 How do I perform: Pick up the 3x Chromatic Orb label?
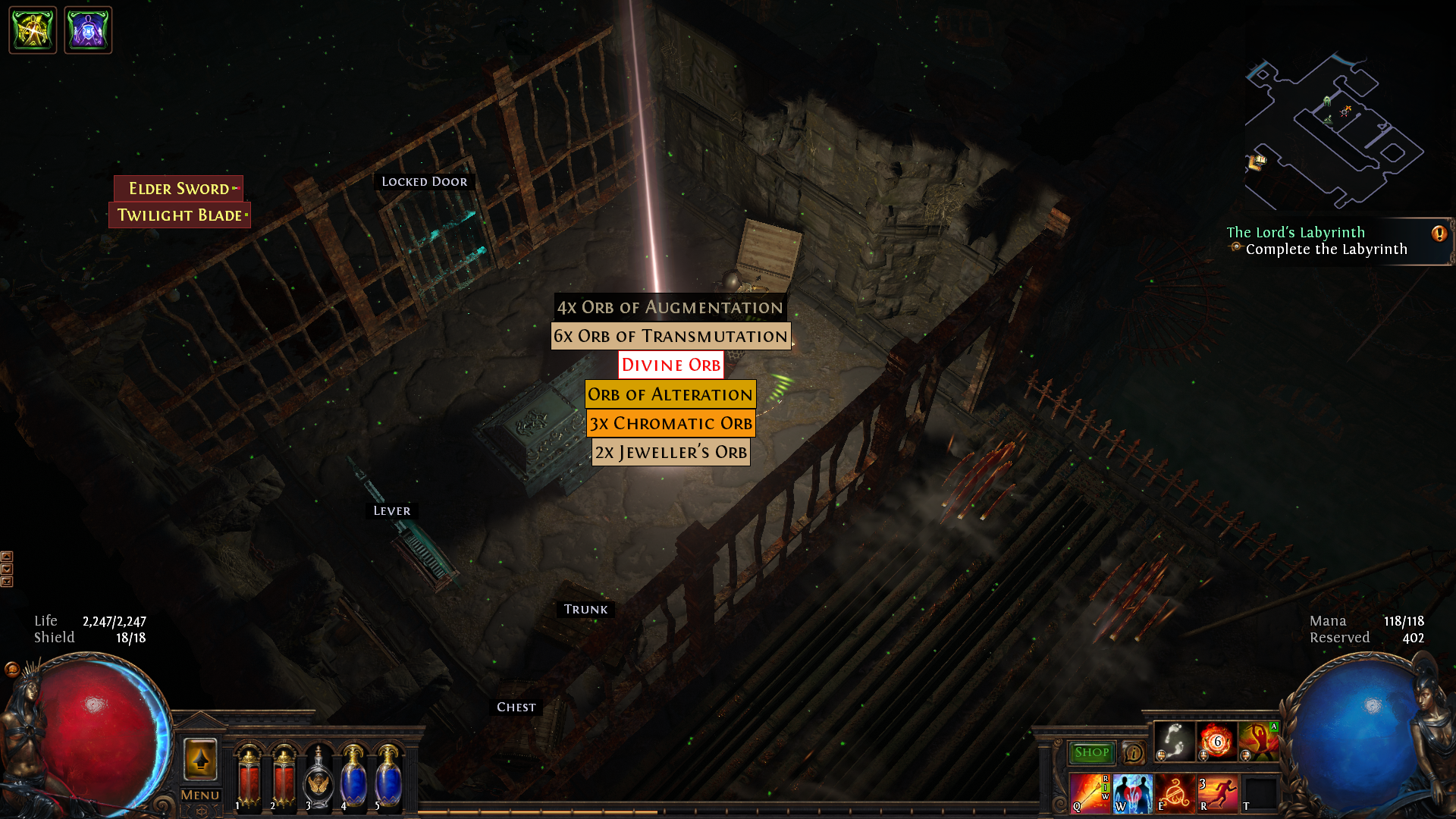pyautogui.click(x=670, y=423)
